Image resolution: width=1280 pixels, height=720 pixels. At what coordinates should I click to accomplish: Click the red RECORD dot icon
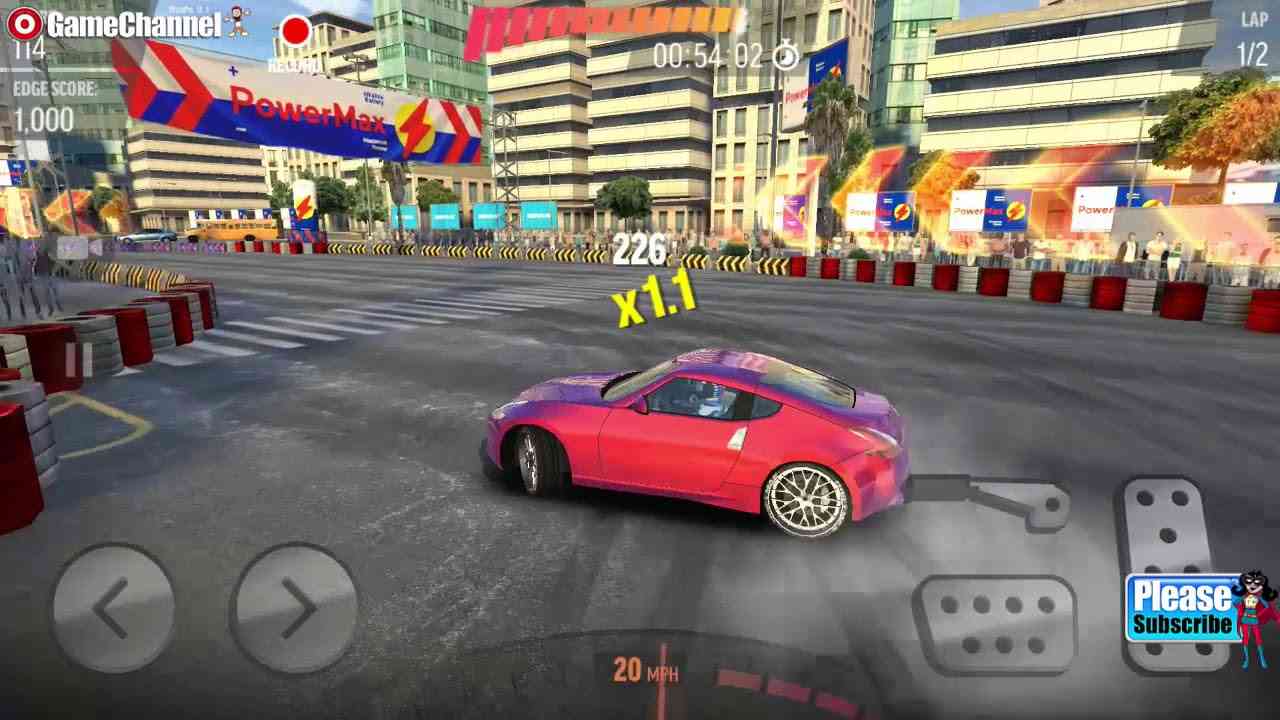tap(297, 32)
